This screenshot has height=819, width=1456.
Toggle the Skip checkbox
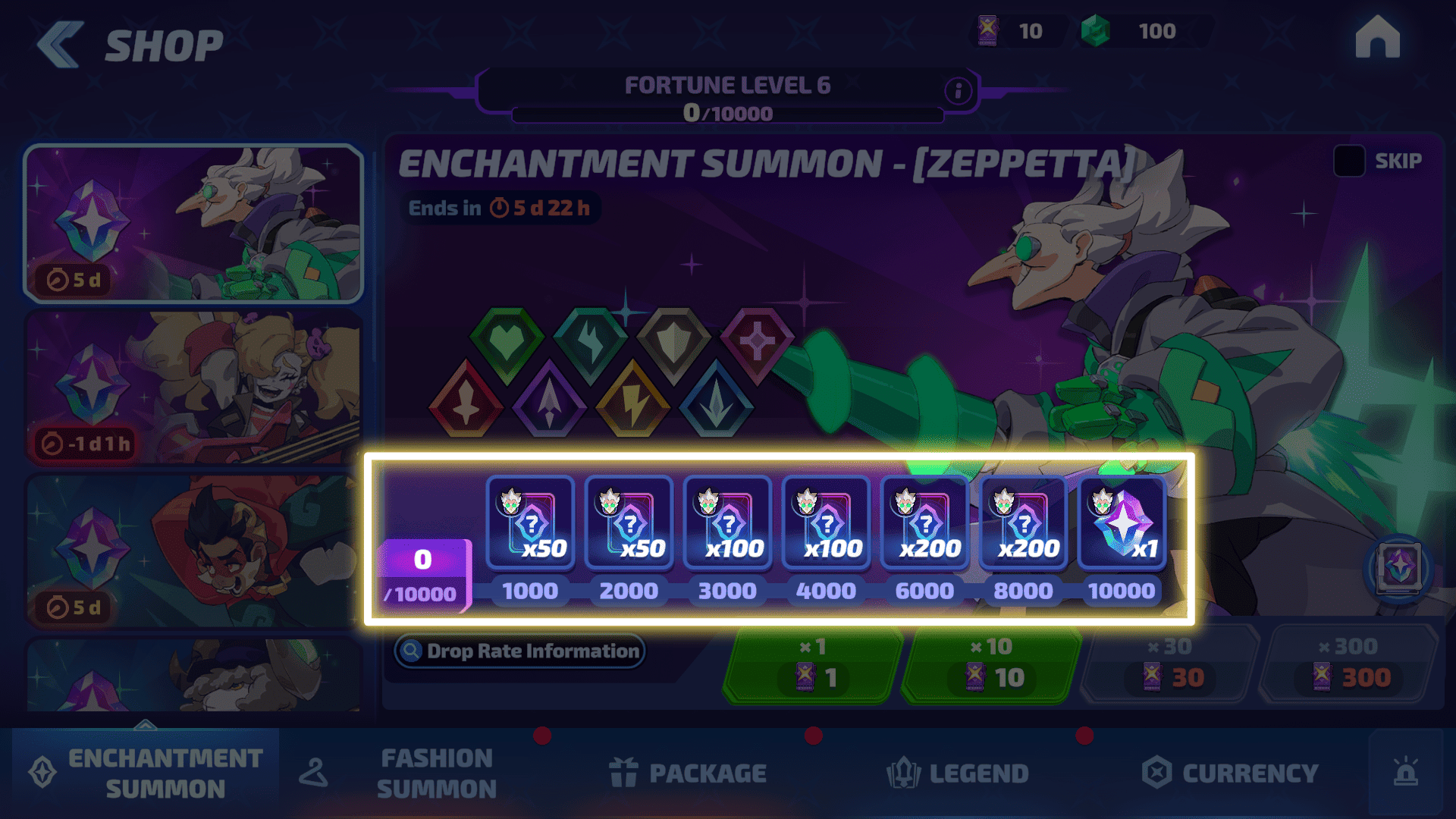coord(1349,161)
